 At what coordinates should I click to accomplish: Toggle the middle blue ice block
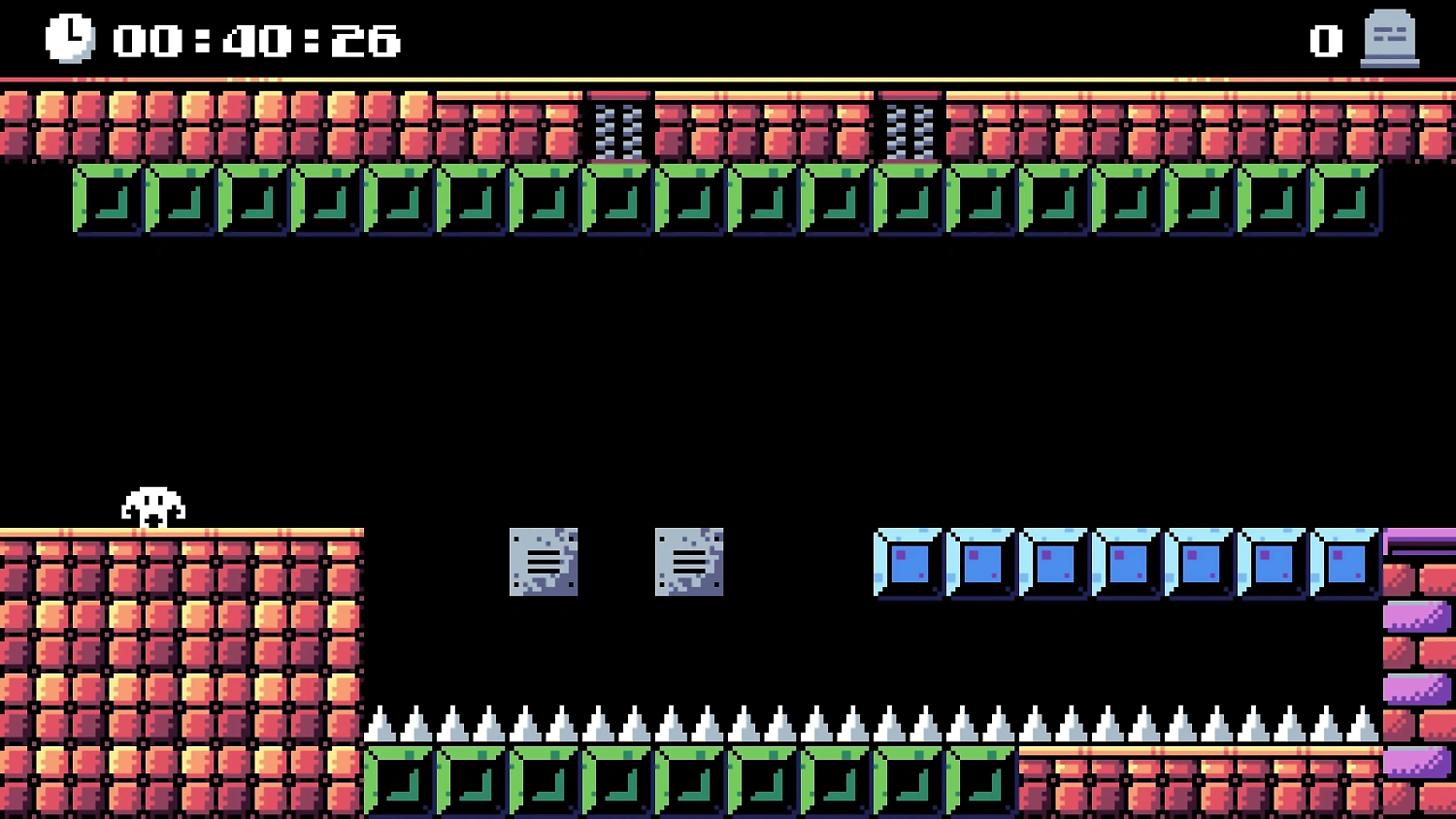[1126, 563]
